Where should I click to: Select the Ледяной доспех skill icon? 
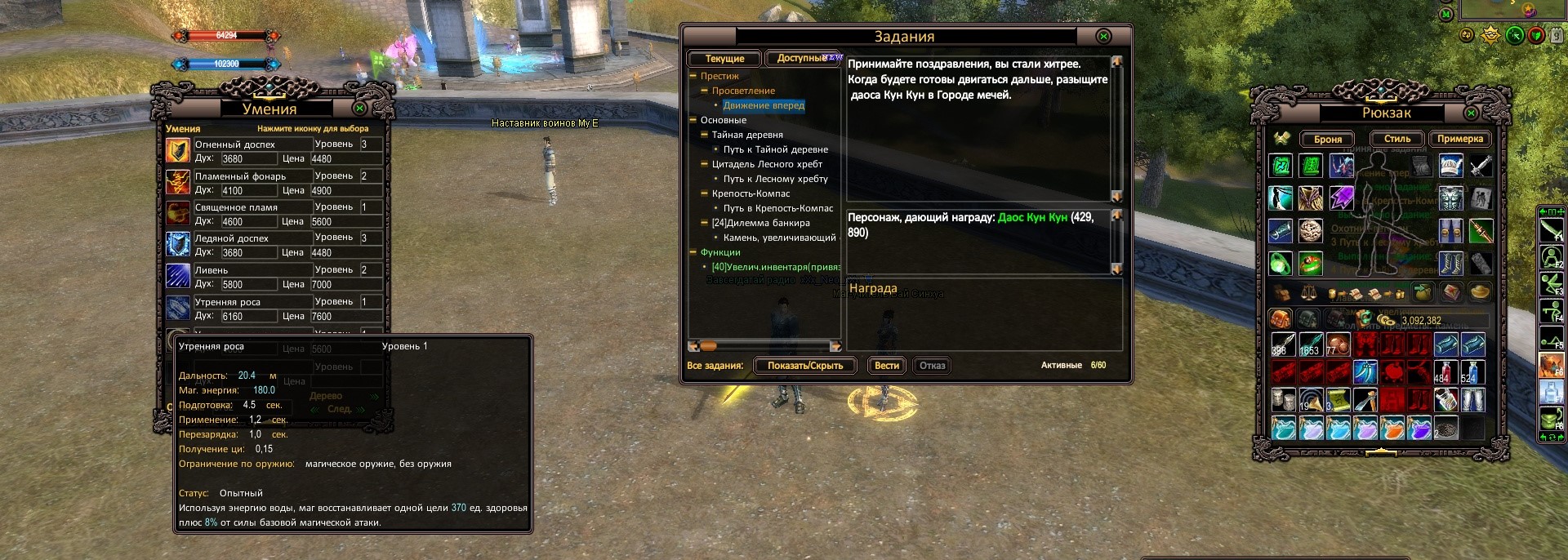178,244
